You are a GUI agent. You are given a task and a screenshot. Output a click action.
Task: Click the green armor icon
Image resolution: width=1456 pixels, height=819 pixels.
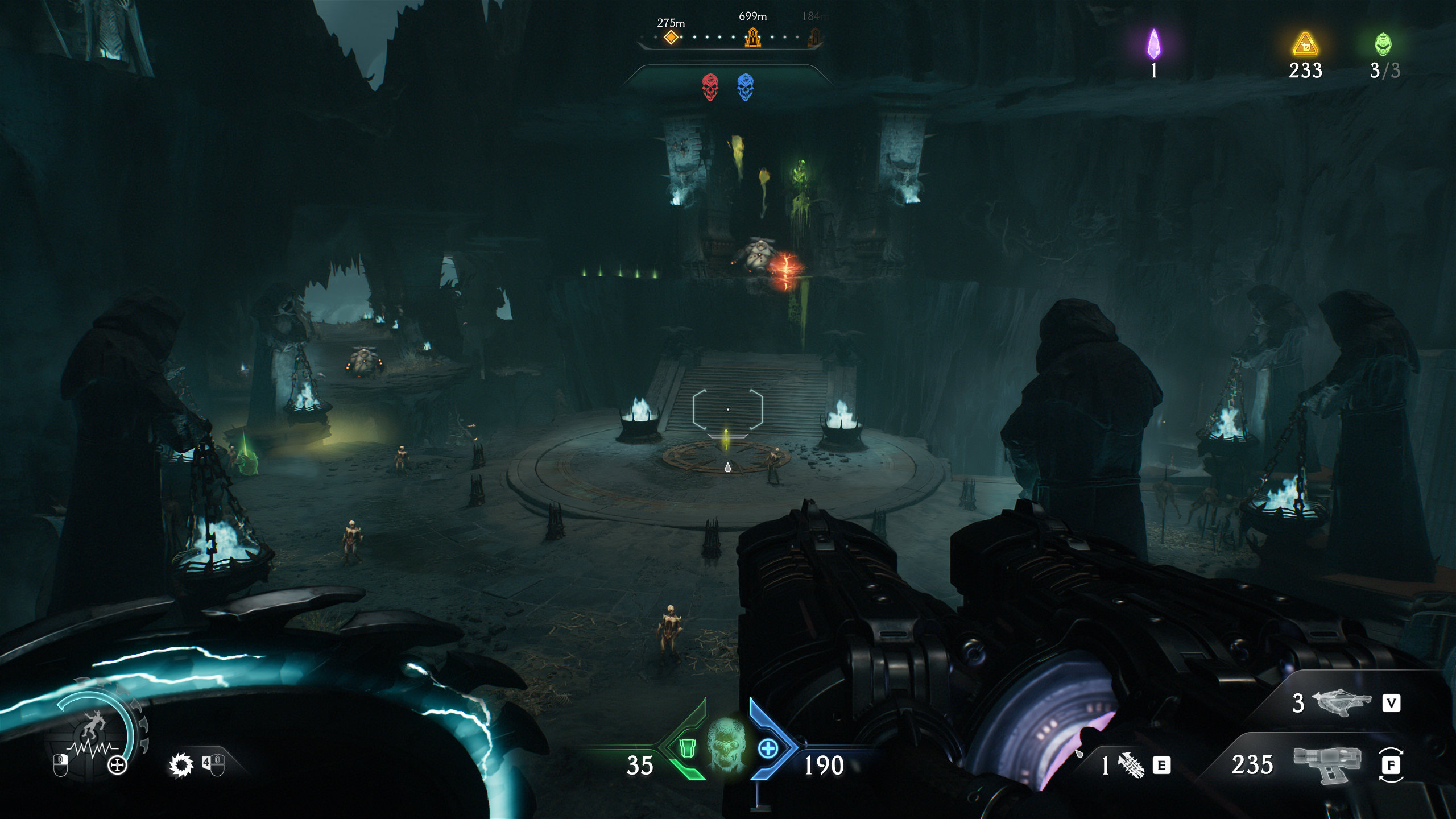click(687, 748)
